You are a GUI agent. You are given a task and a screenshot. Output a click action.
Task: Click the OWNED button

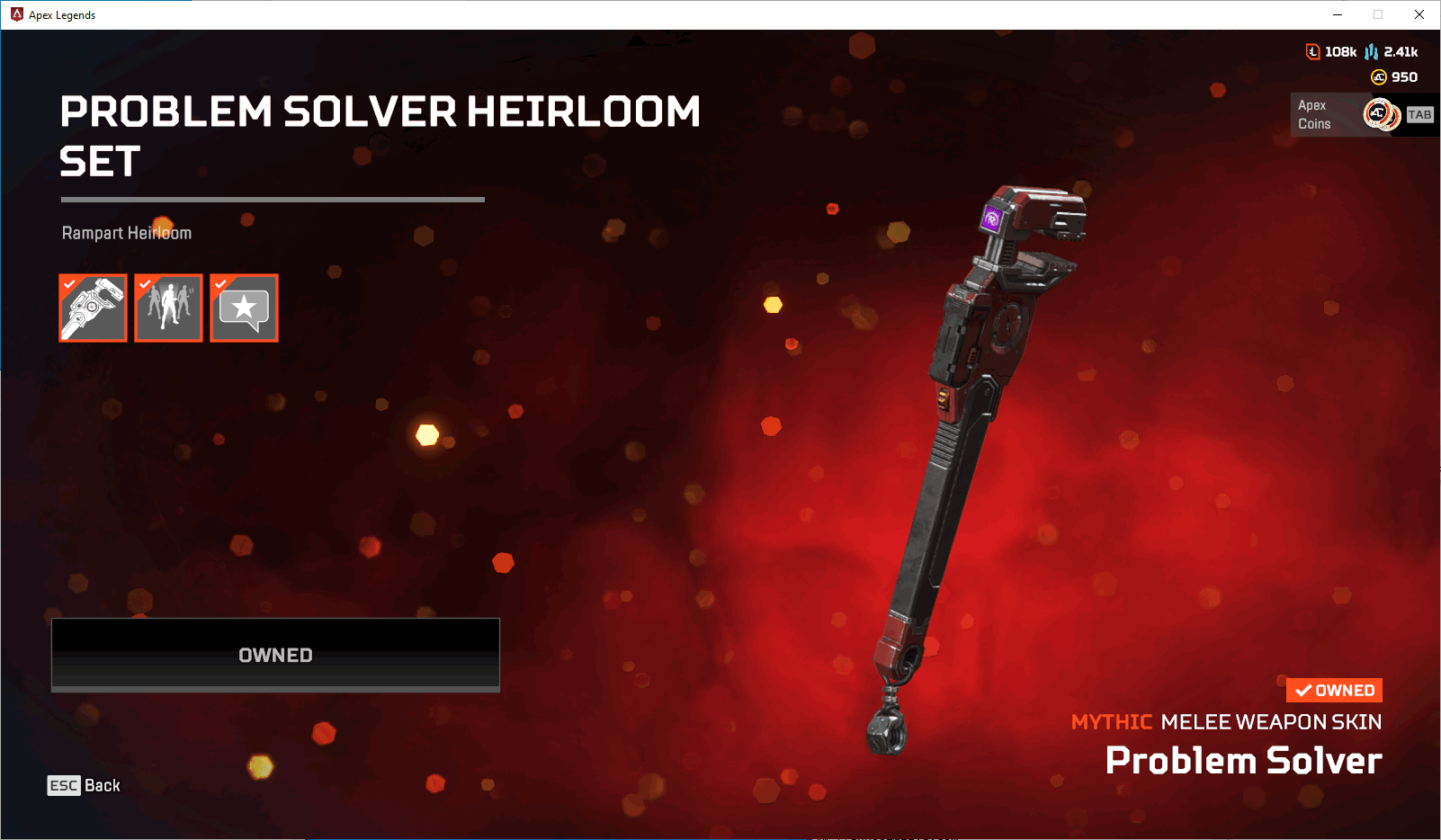[275, 655]
